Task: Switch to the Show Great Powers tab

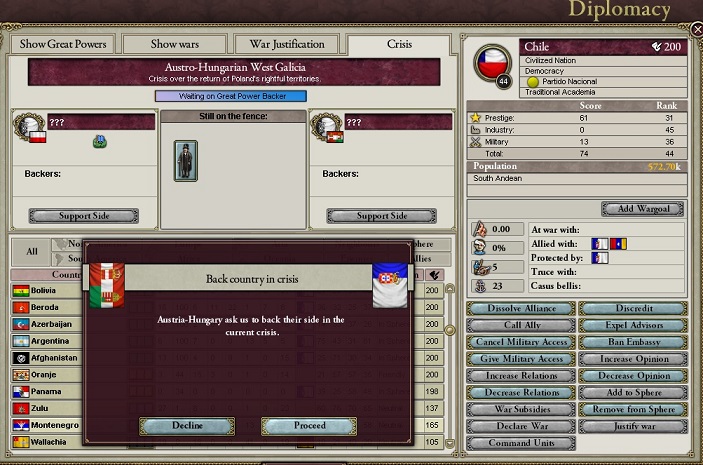Action: [62, 44]
